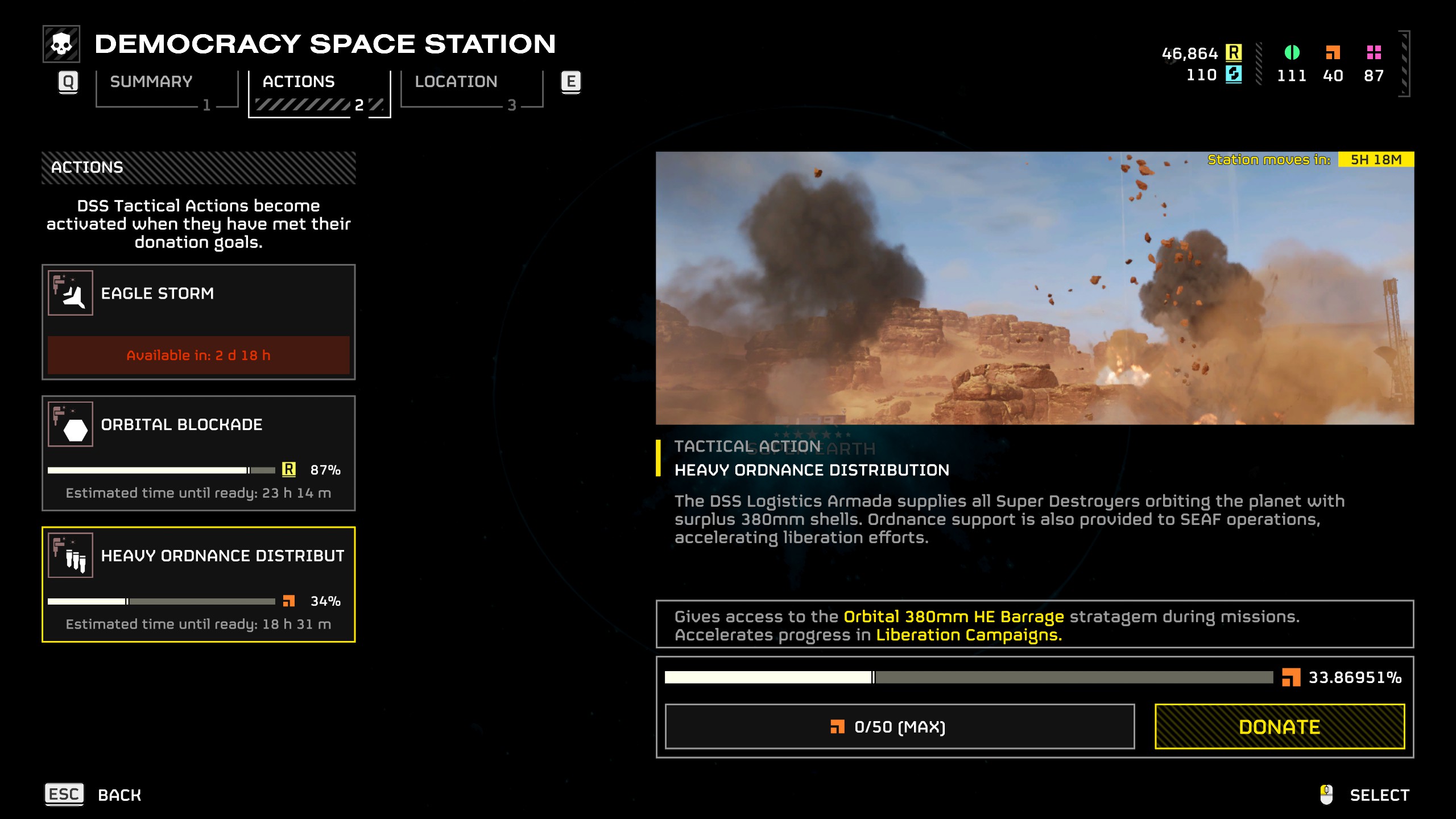Viewport: 1456px width, 819px height.
Task: Go back using the Back button
Action: coord(94,794)
